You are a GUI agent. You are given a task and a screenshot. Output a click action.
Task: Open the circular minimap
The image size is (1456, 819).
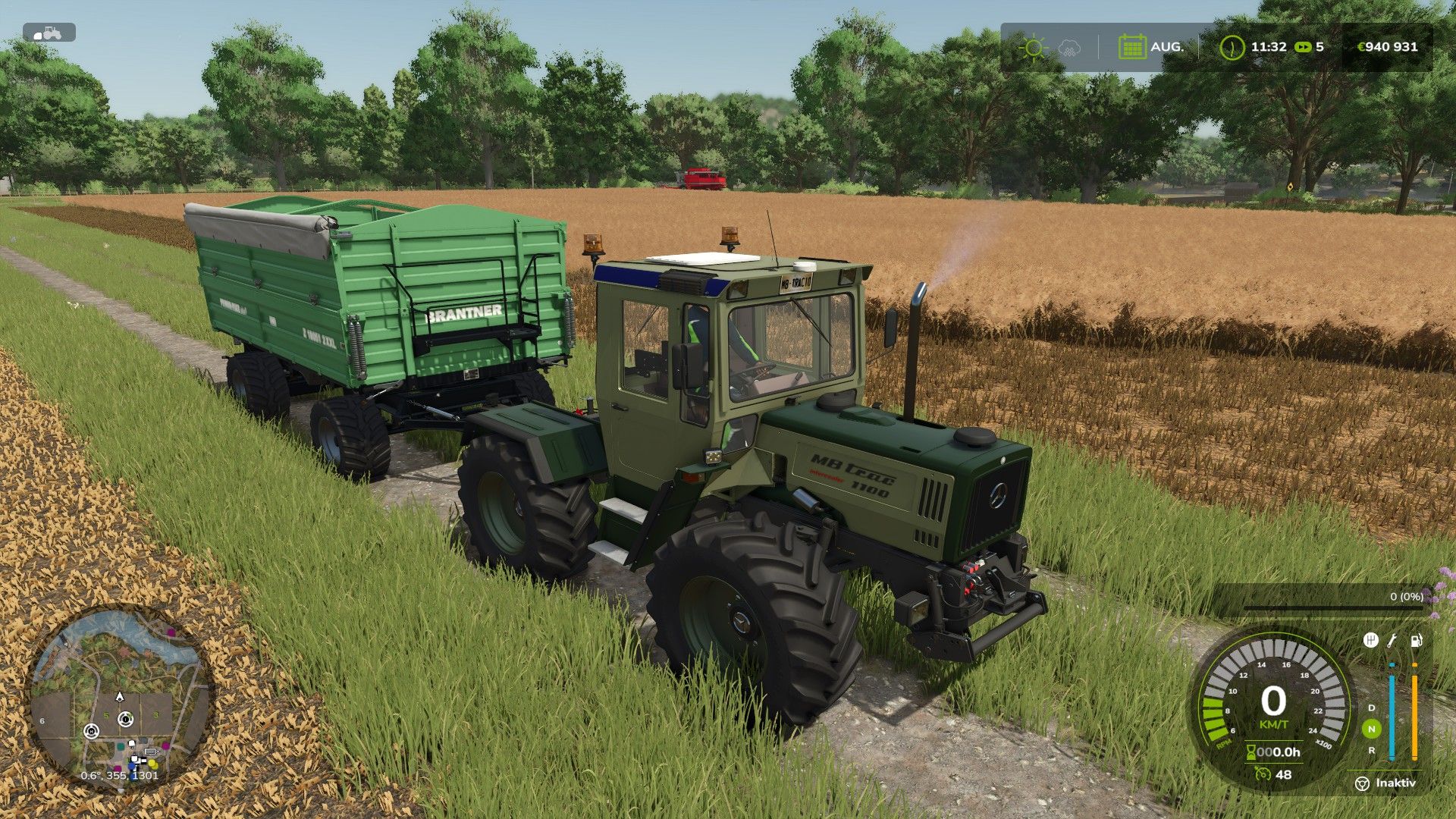tap(119, 698)
